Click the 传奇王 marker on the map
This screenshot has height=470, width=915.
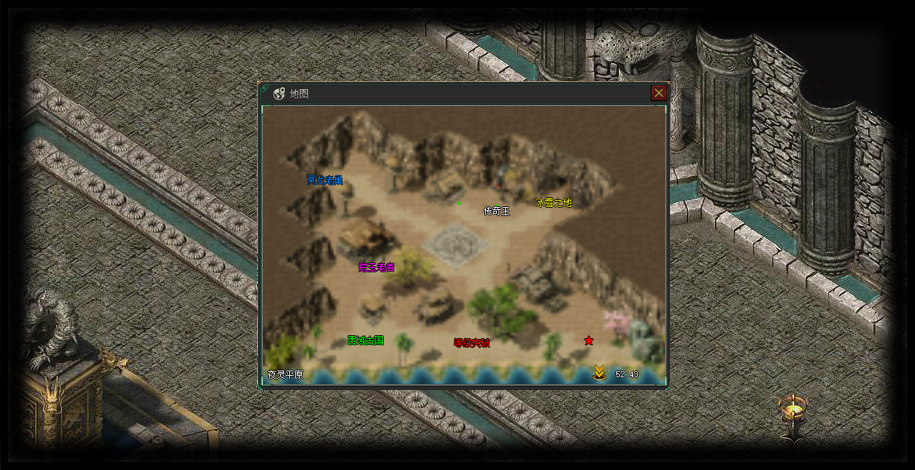click(497, 211)
